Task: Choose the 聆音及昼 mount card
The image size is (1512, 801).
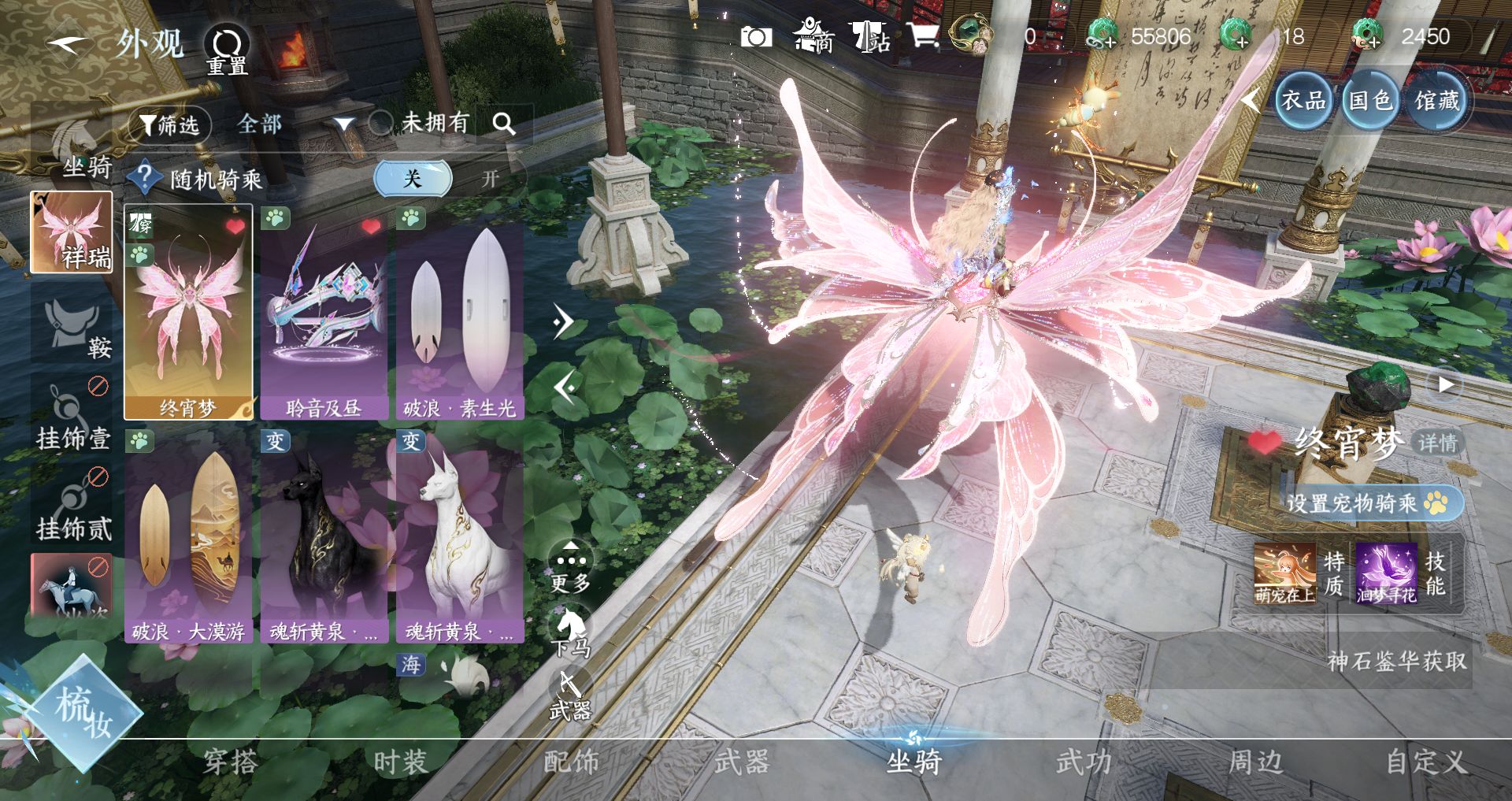Action: 324,313
